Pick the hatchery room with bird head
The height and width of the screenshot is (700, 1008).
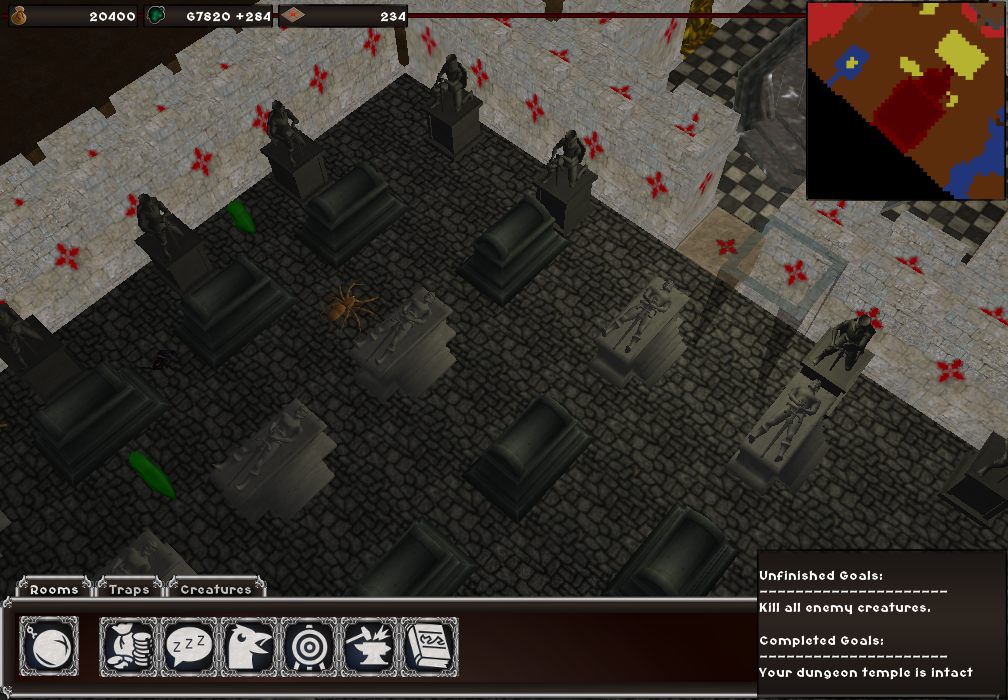tap(250, 646)
